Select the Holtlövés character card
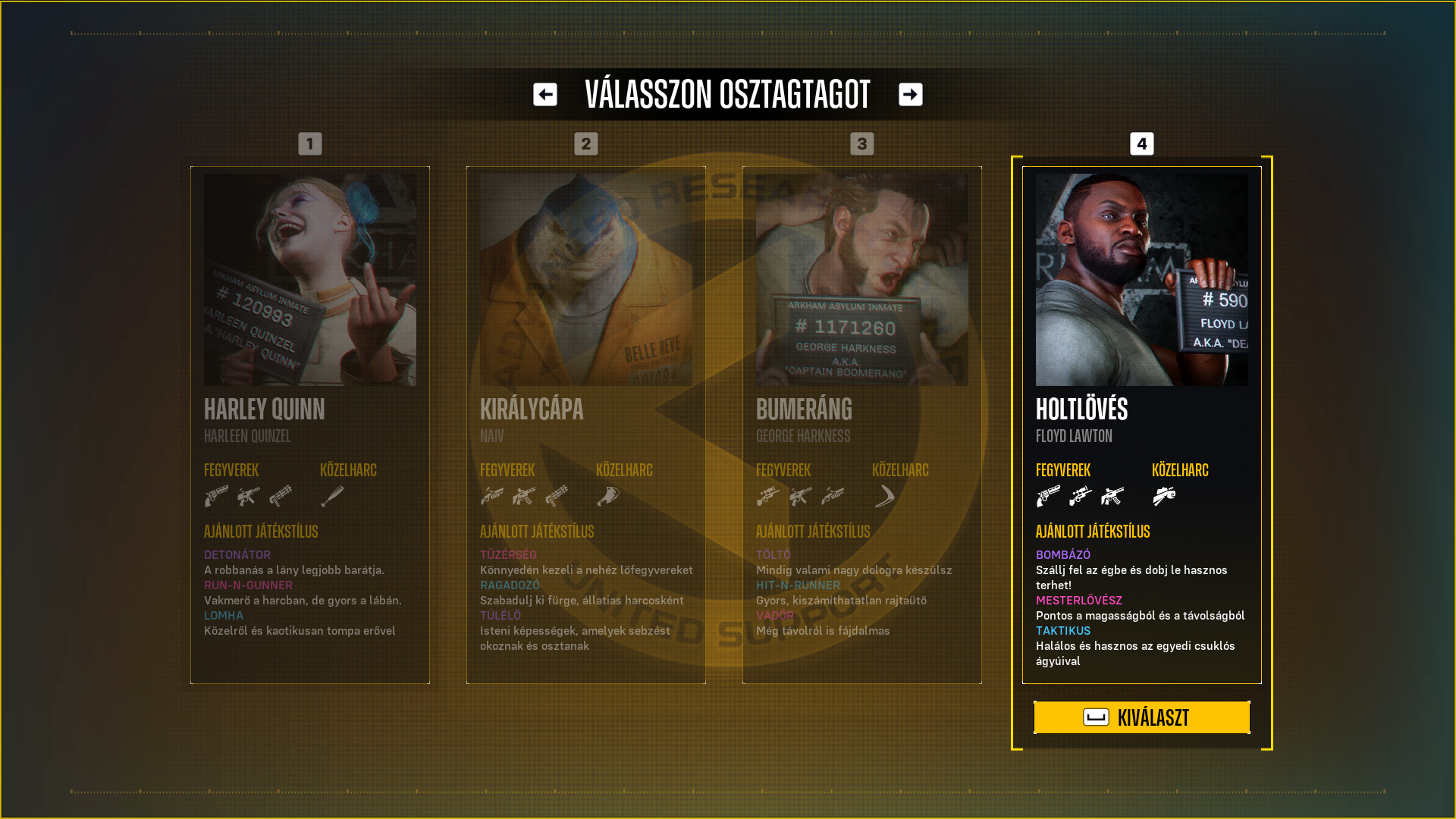Viewport: 1456px width, 819px height. (x=1141, y=425)
